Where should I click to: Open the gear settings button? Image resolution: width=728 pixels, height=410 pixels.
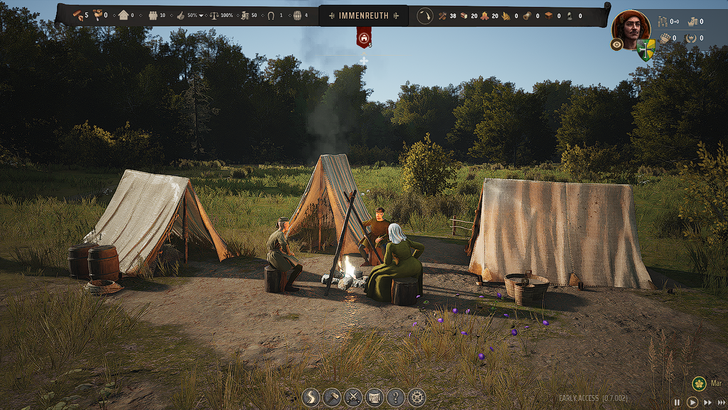(417, 397)
